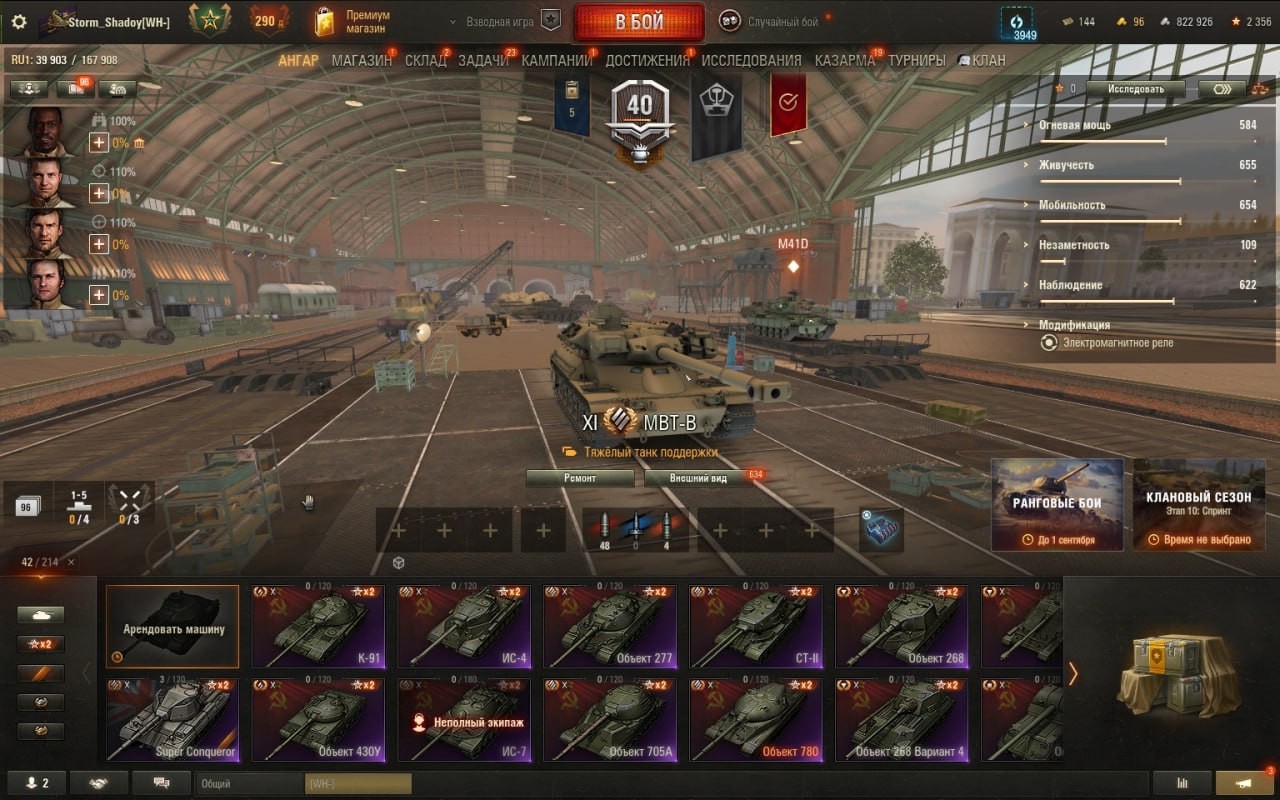Click the Ремонт button

click(x=580, y=478)
